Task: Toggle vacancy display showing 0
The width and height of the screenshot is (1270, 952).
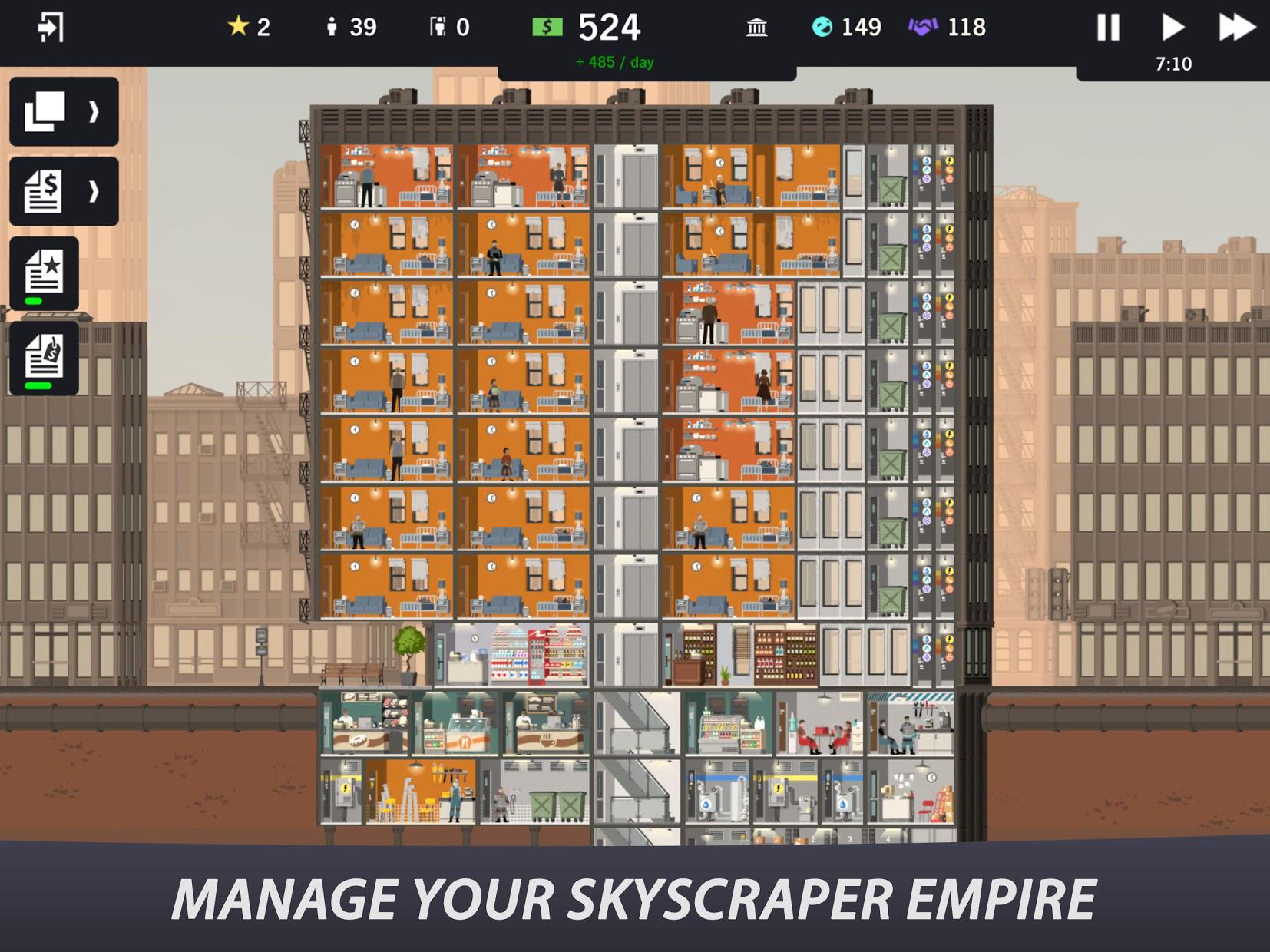Action: 439,27
